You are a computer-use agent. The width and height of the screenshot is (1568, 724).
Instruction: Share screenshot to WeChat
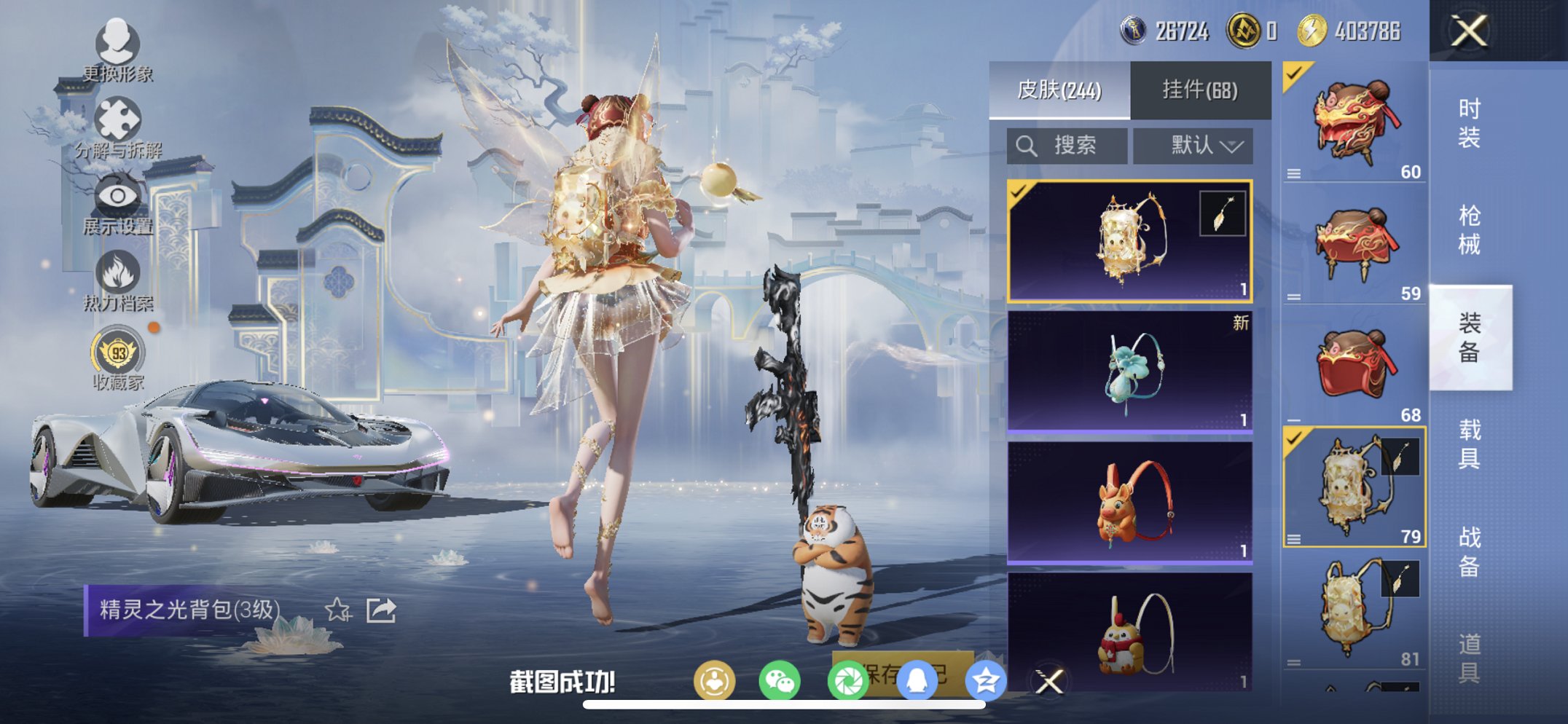(x=779, y=681)
